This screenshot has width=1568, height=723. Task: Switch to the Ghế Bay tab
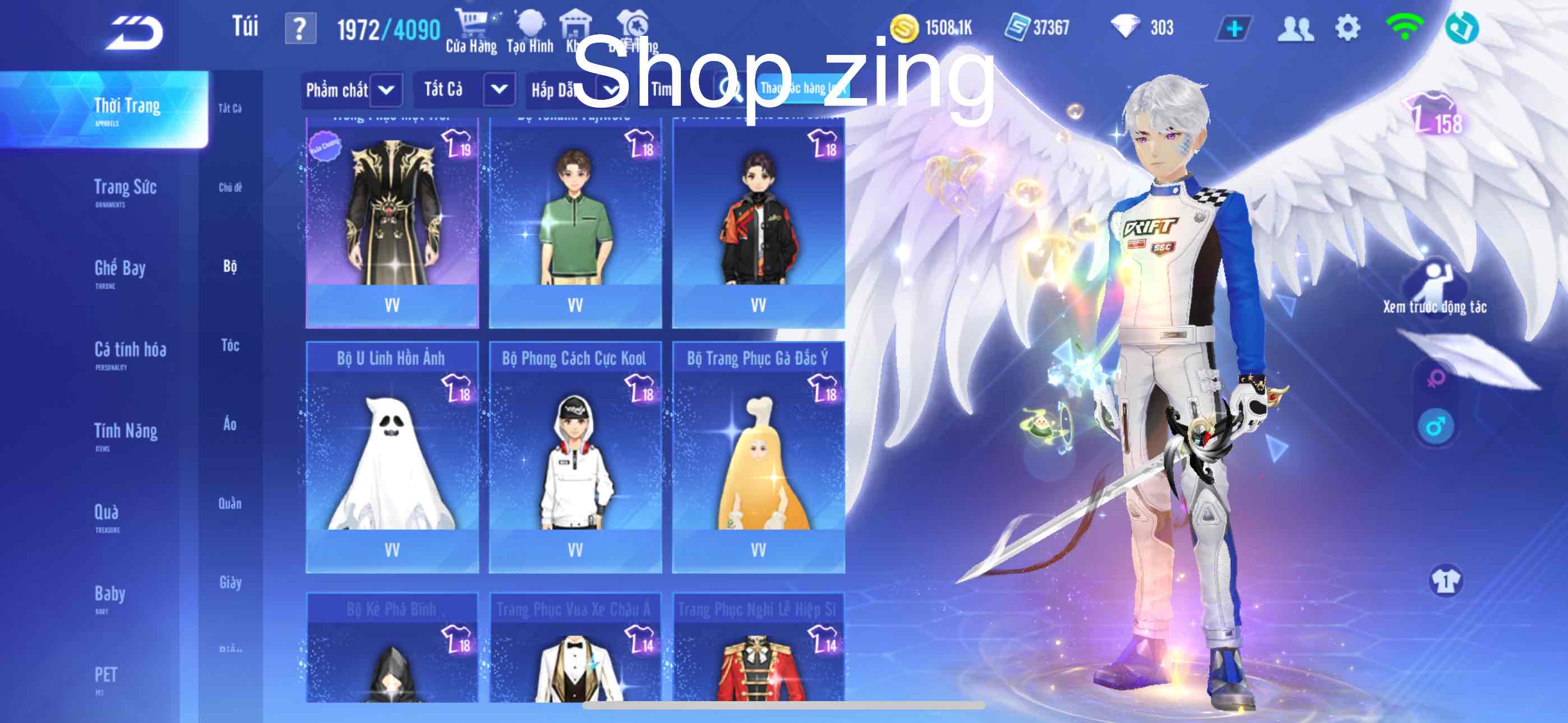[x=120, y=270]
